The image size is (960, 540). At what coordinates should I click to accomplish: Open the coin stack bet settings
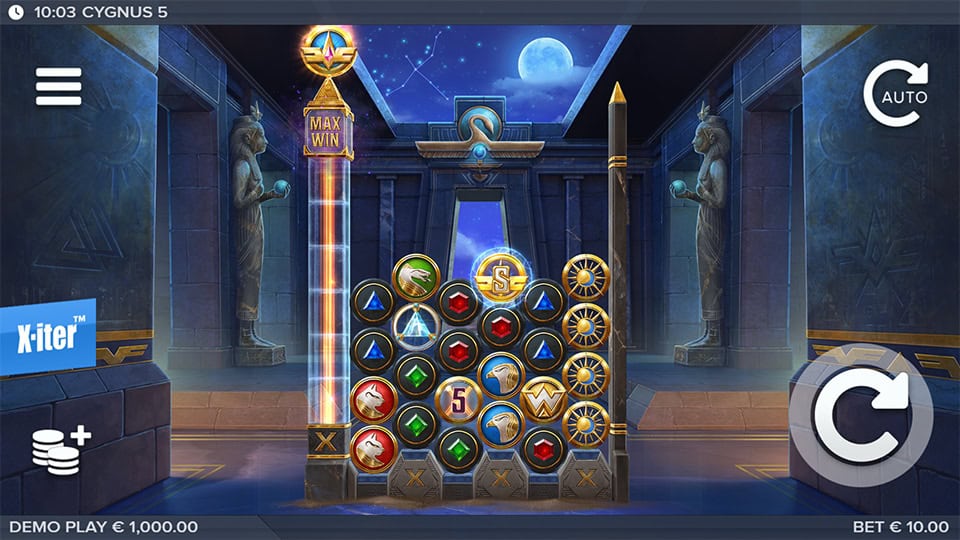click(59, 451)
